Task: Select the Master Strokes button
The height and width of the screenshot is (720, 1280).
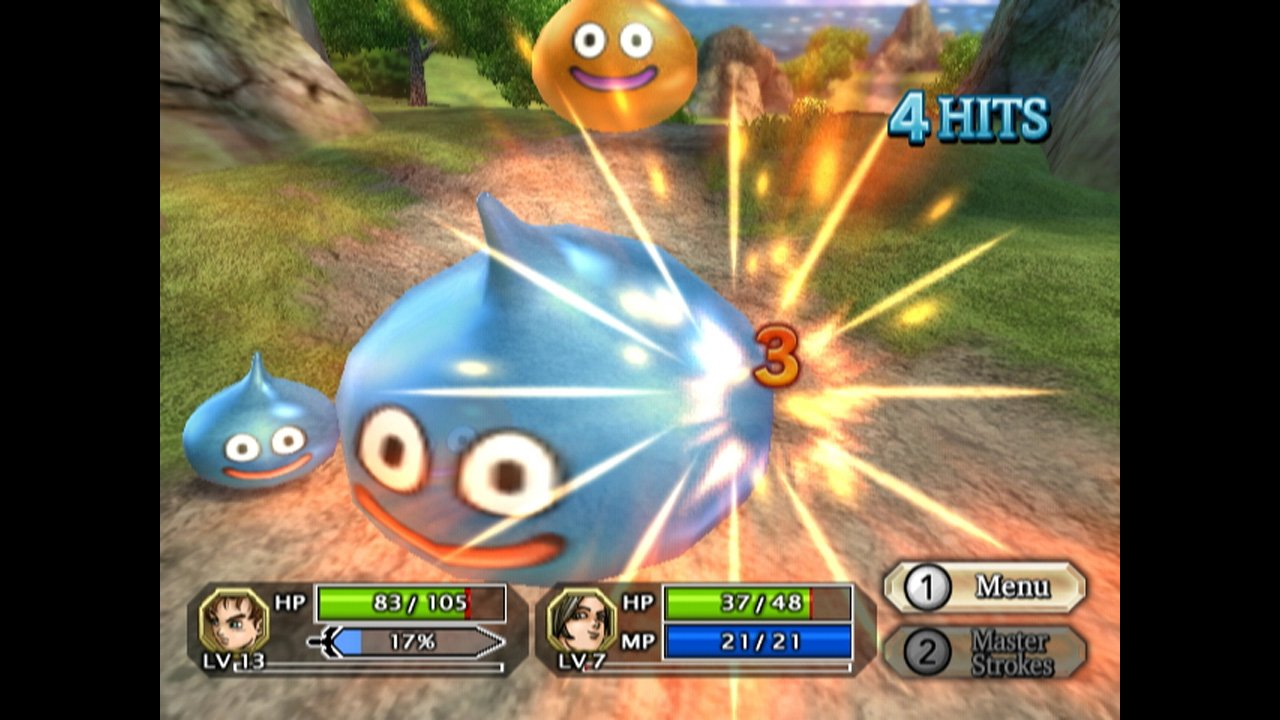Action: 985,652
